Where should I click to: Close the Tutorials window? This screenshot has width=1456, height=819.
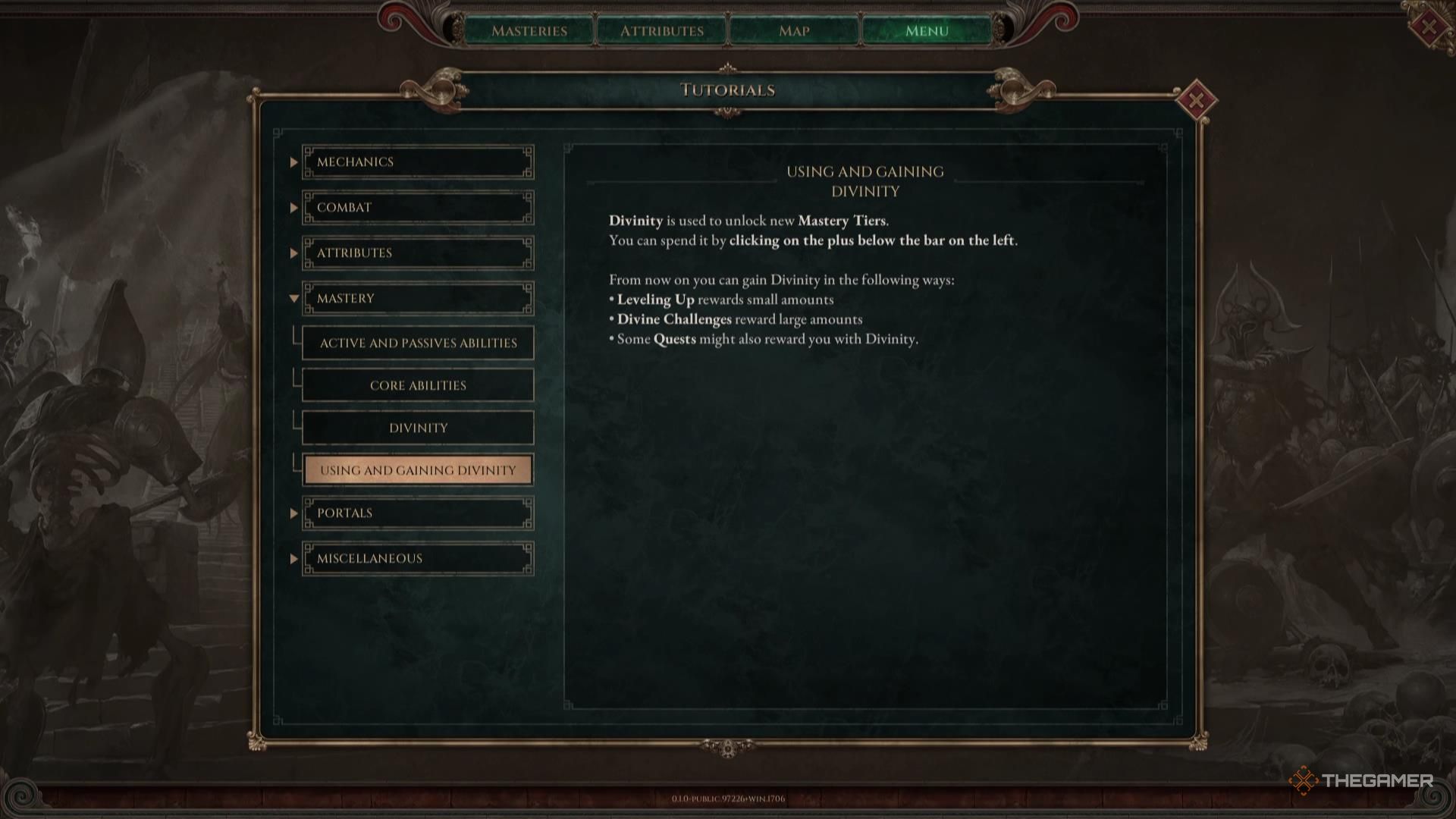click(x=1197, y=98)
